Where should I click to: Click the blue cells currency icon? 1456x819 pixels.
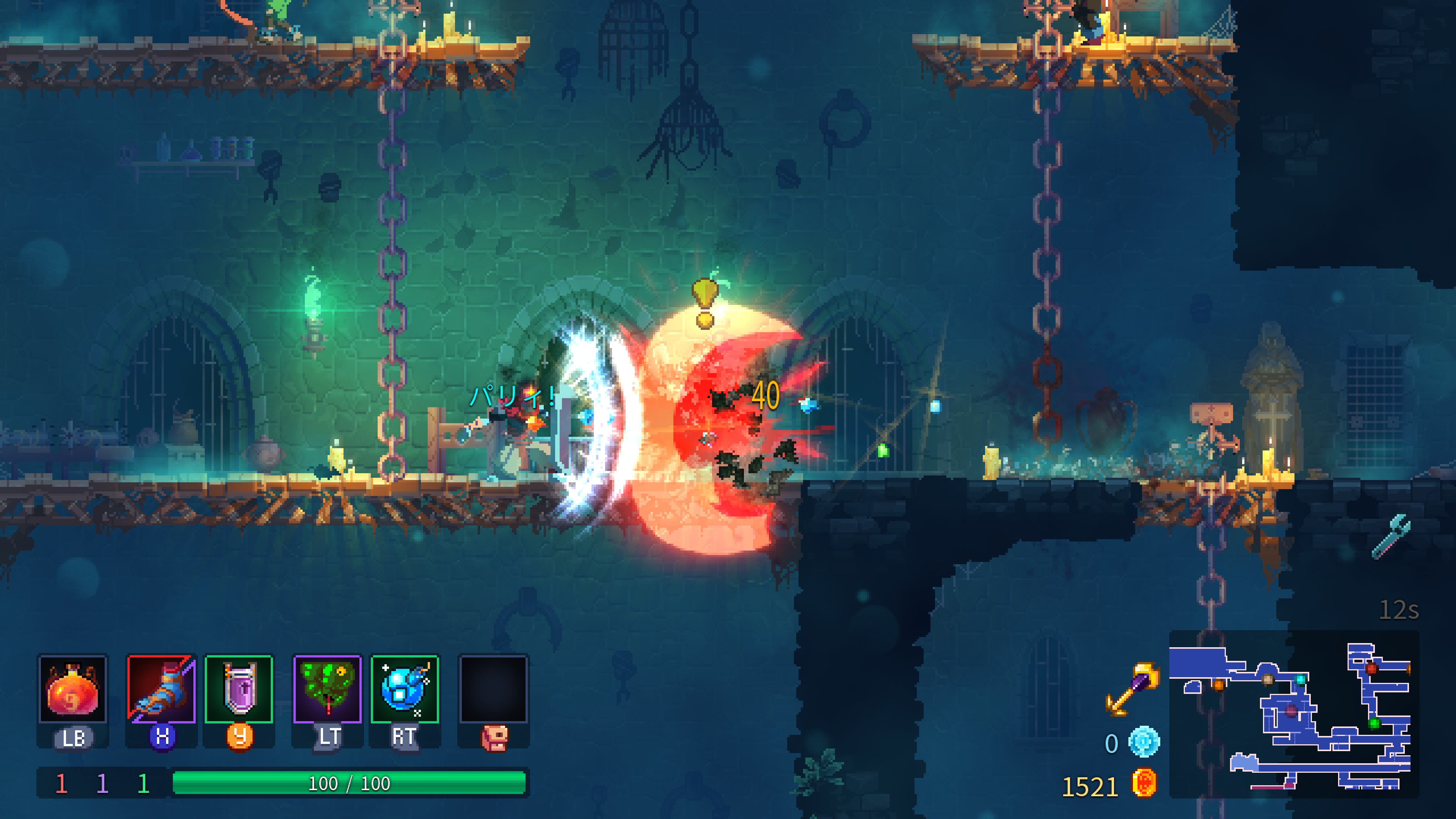pos(1144,742)
